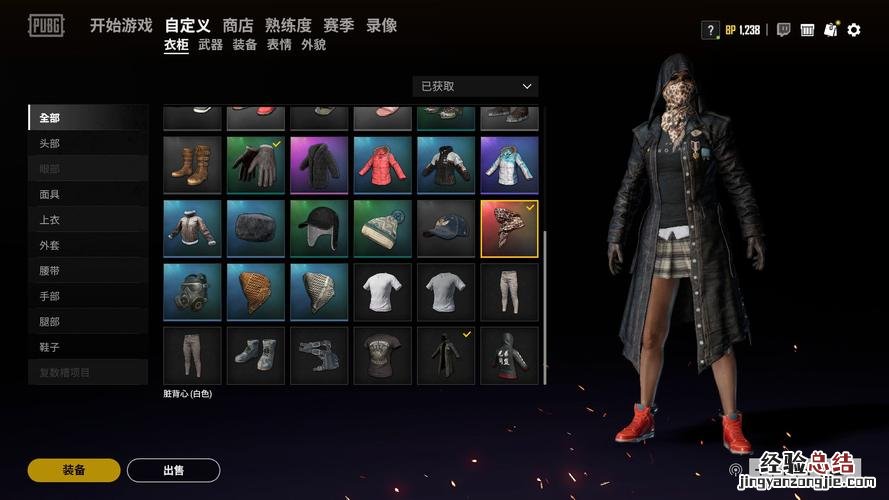
Task: Select the red puffer jacket item
Action: pos(382,165)
